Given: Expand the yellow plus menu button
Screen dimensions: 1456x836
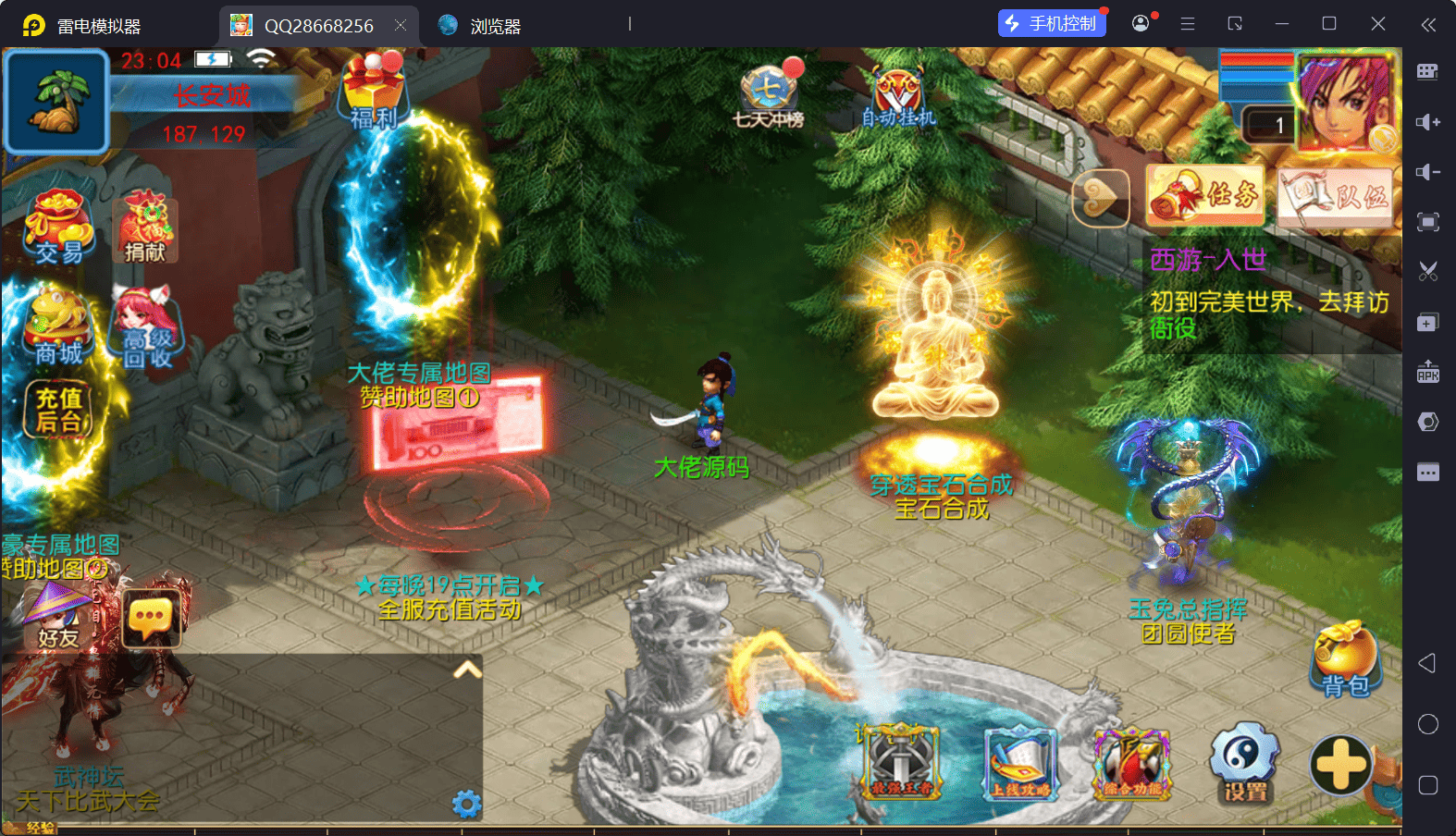Looking at the screenshot, I should [1340, 765].
